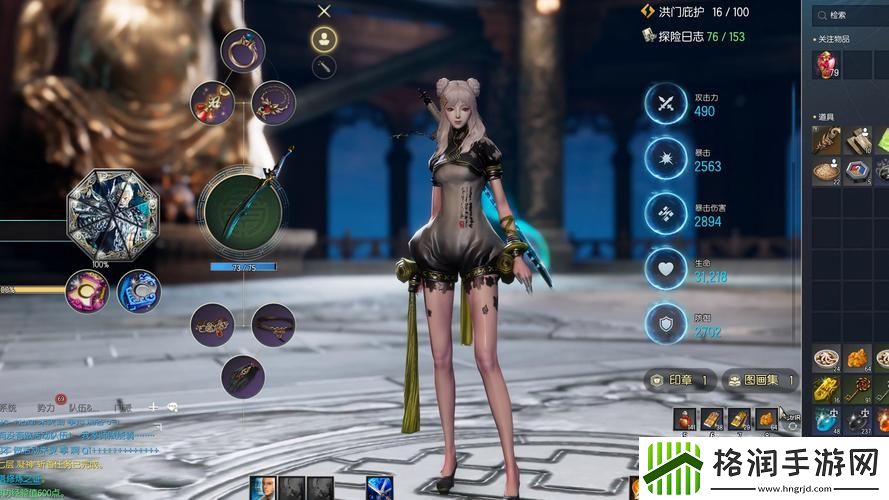The width and height of the screenshot is (889, 500).
Task: Open the 印章 seal button
Action: pos(682,380)
